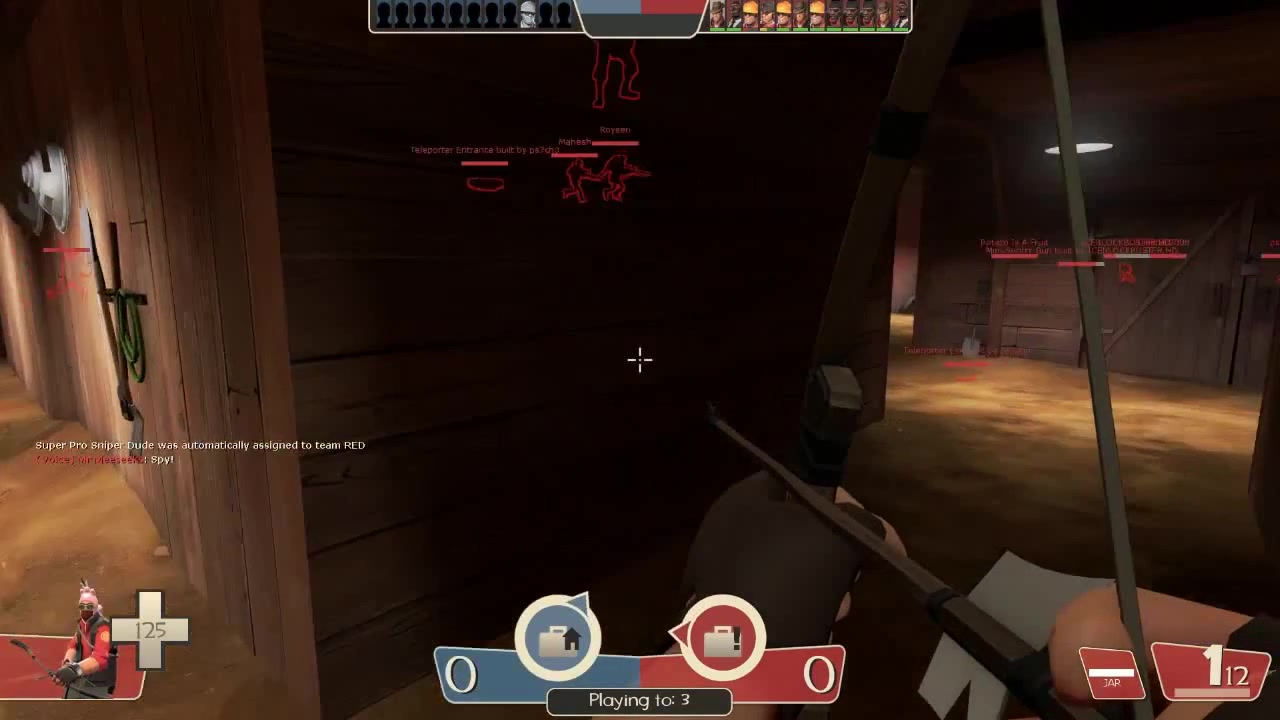Click the Teleporter Entrance built notification text
Image resolution: width=1280 pixels, height=720 pixels.
click(486, 150)
